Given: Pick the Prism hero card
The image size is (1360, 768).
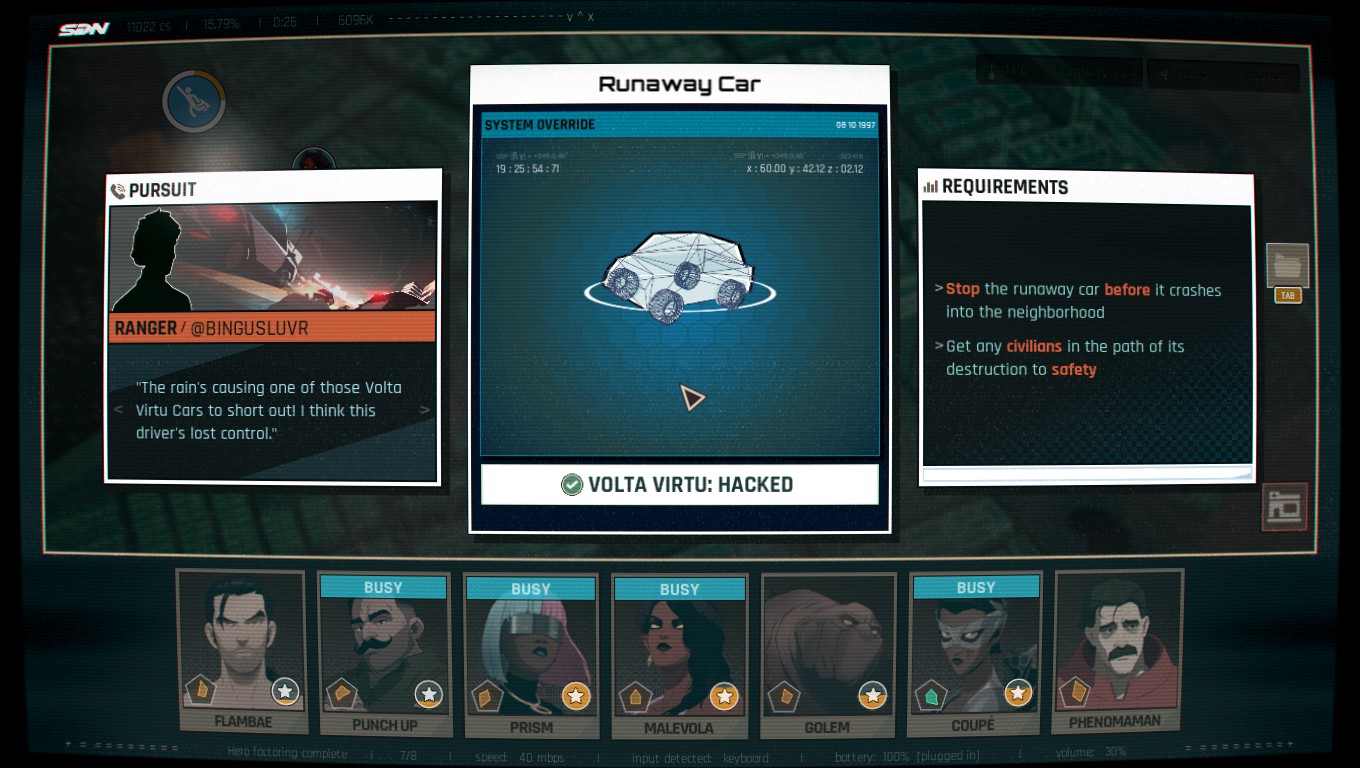Looking at the screenshot, I should click(531, 655).
